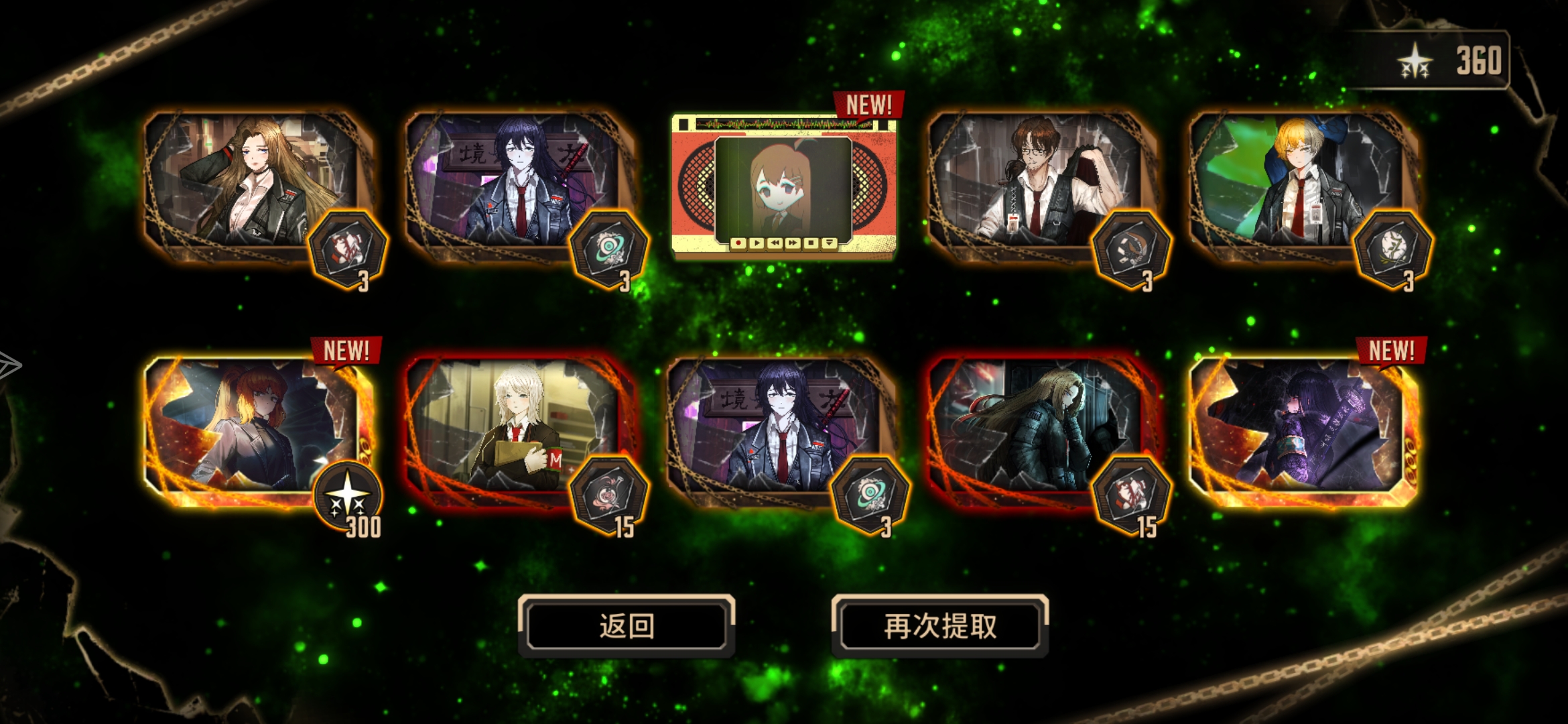Click the play button on the tape recorder
The width and height of the screenshot is (1568, 724).
(x=756, y=243)
